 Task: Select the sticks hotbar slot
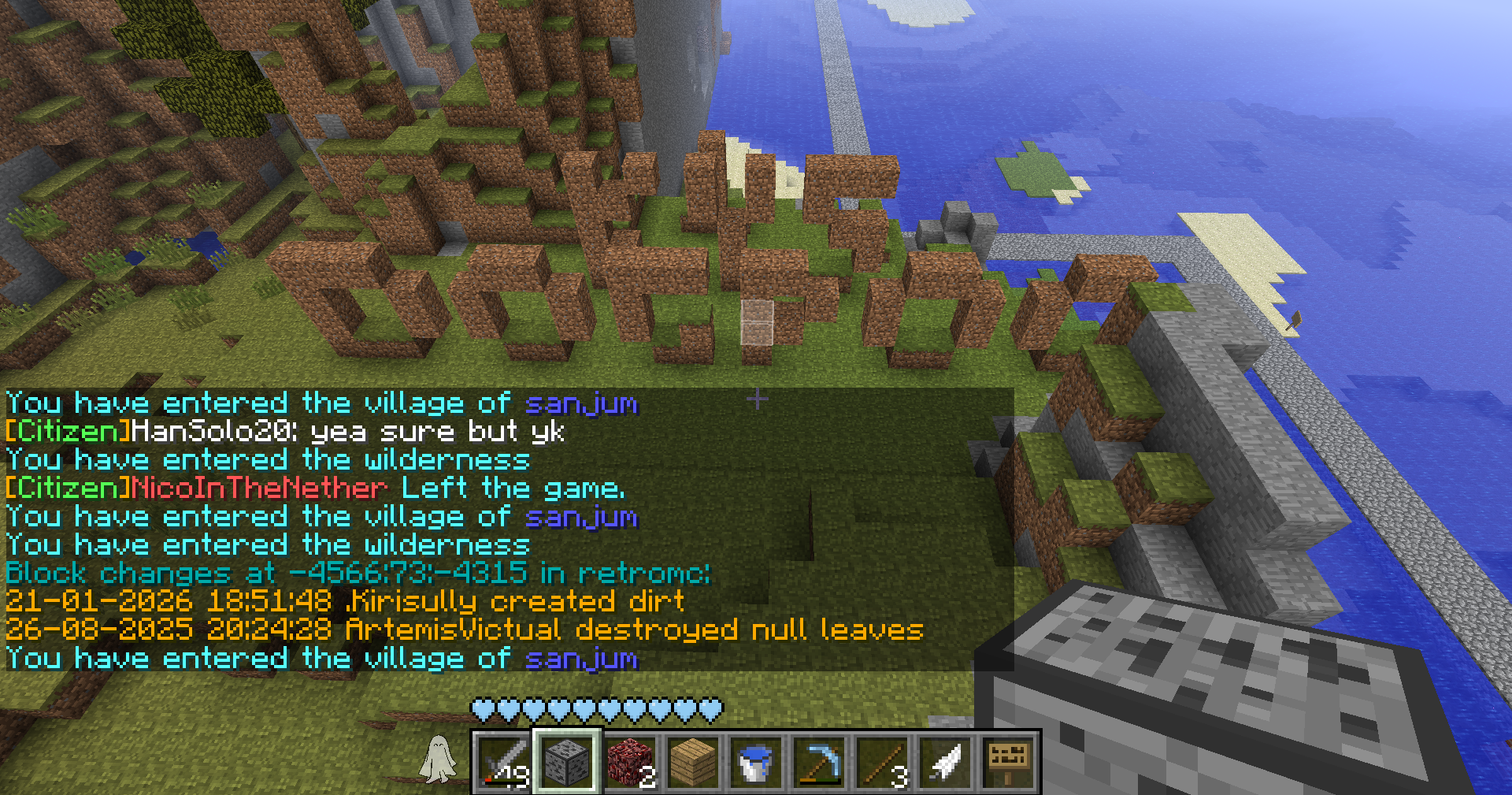[882, 762]
